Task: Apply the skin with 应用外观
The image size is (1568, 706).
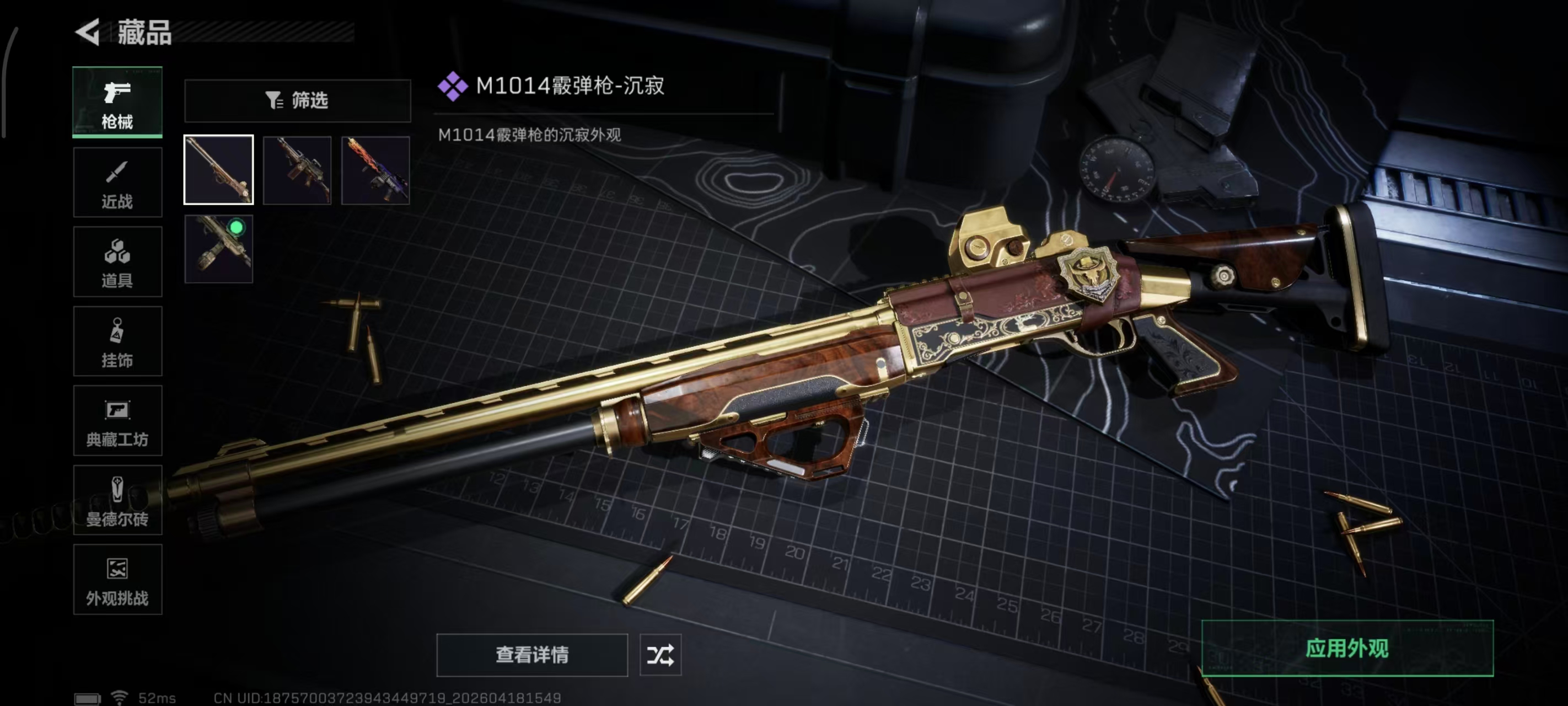Action: click(1347, 648)
